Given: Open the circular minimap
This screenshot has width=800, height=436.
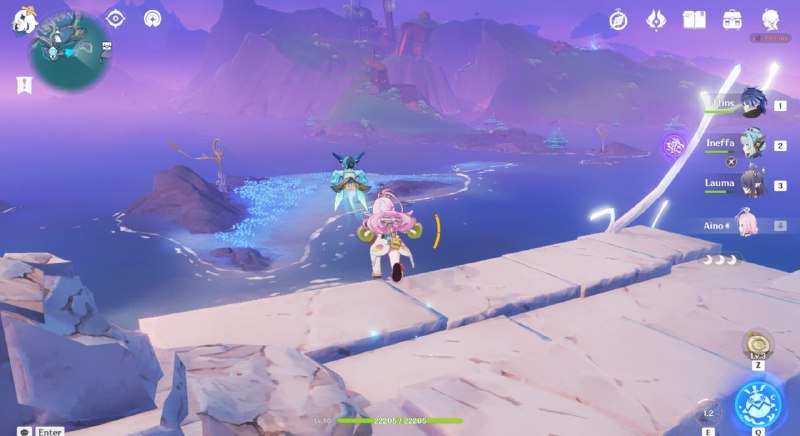Looking at the screenshot, I should (69, 51).
